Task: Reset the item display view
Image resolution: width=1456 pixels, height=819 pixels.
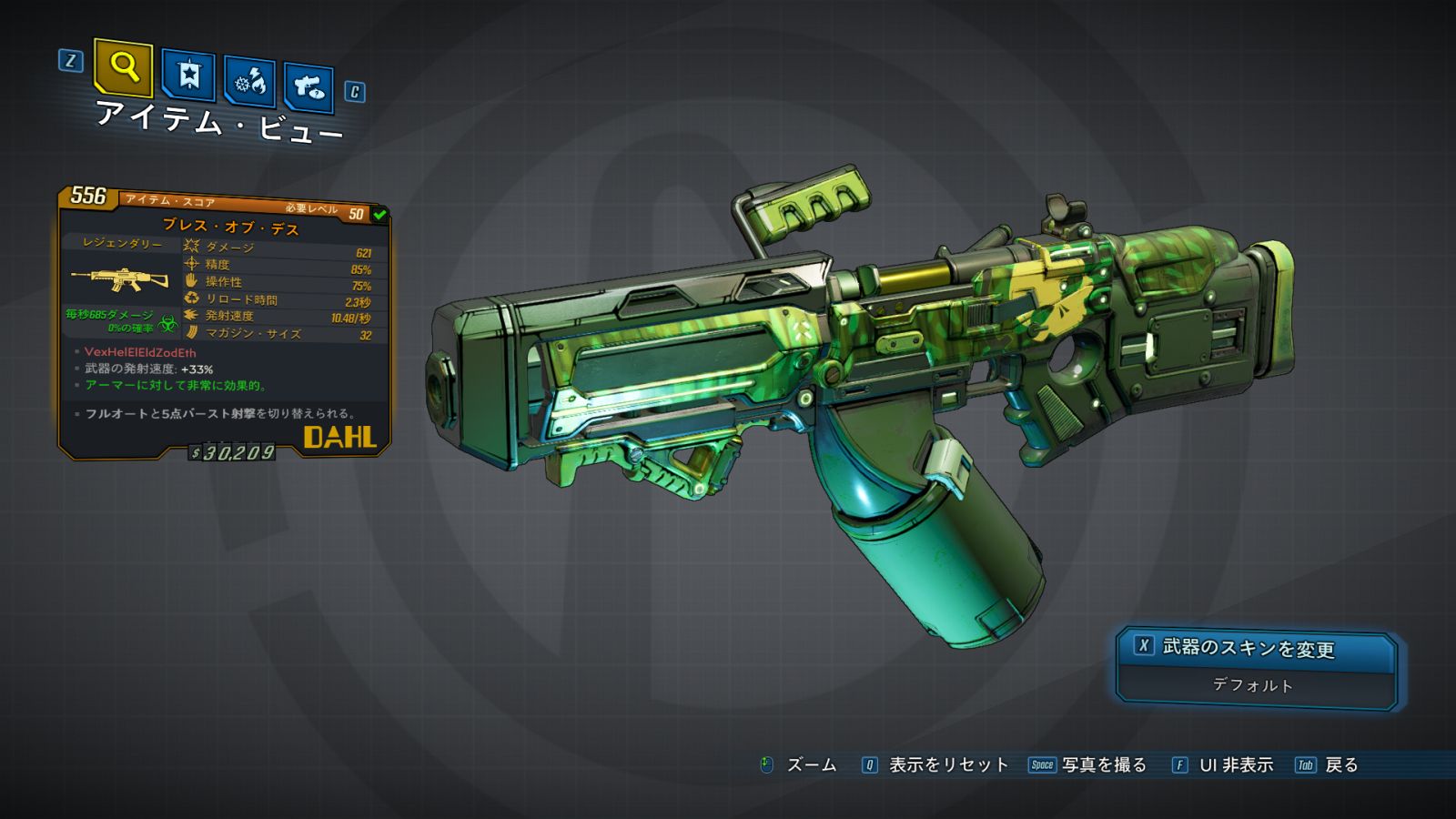Action: pyautogui.click(x=935, y=765)
